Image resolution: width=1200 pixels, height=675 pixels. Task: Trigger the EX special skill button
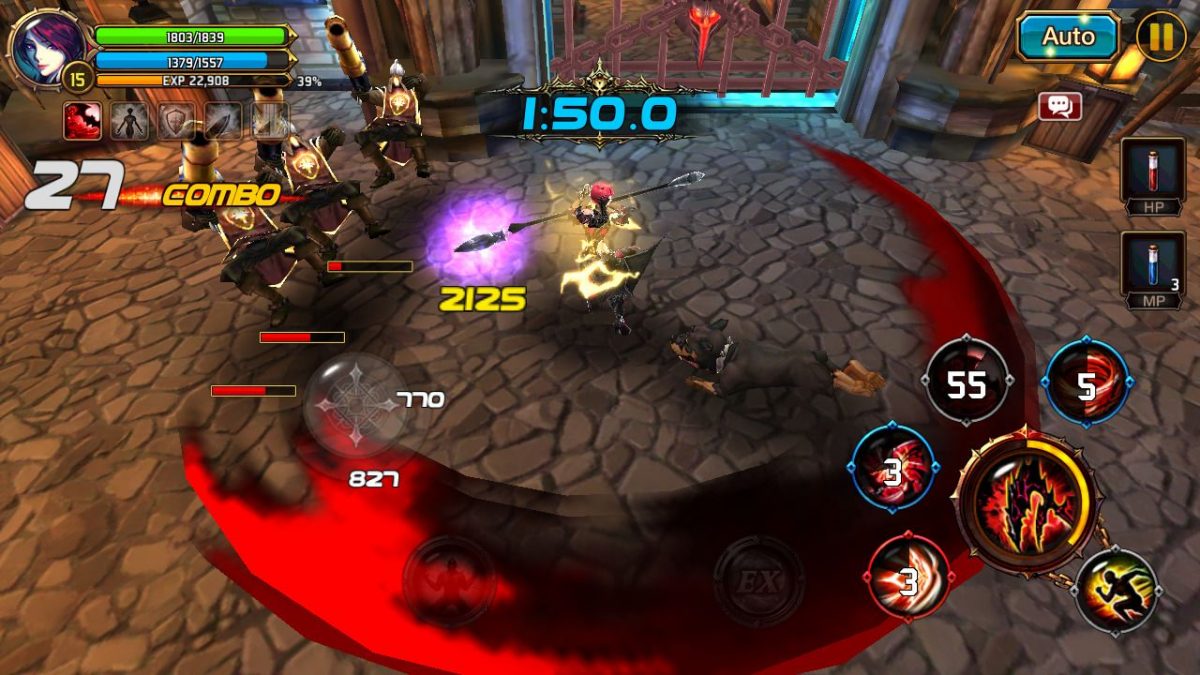(x=758, y=581)
